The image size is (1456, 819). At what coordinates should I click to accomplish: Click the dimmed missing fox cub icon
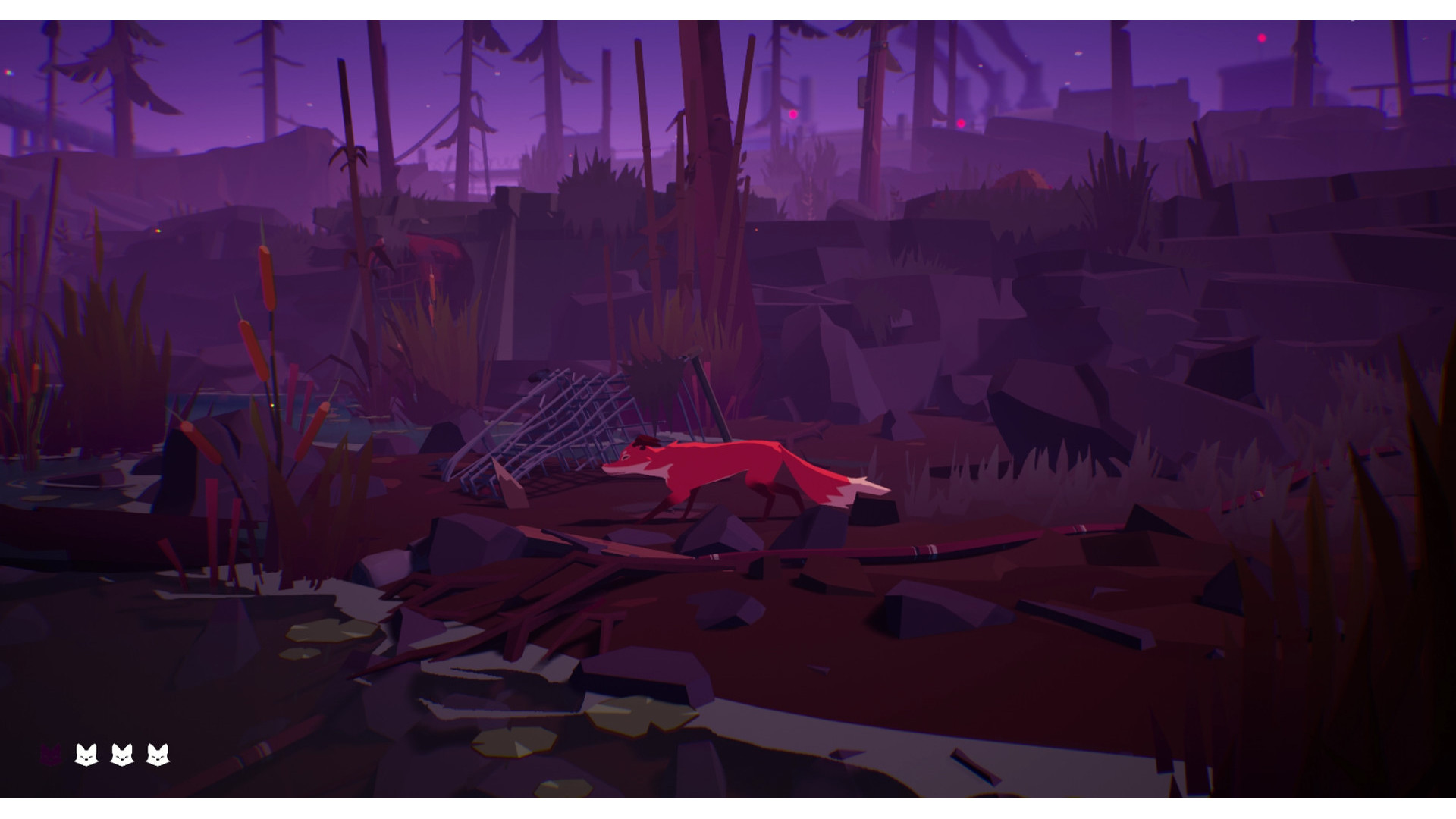(51, 755)
